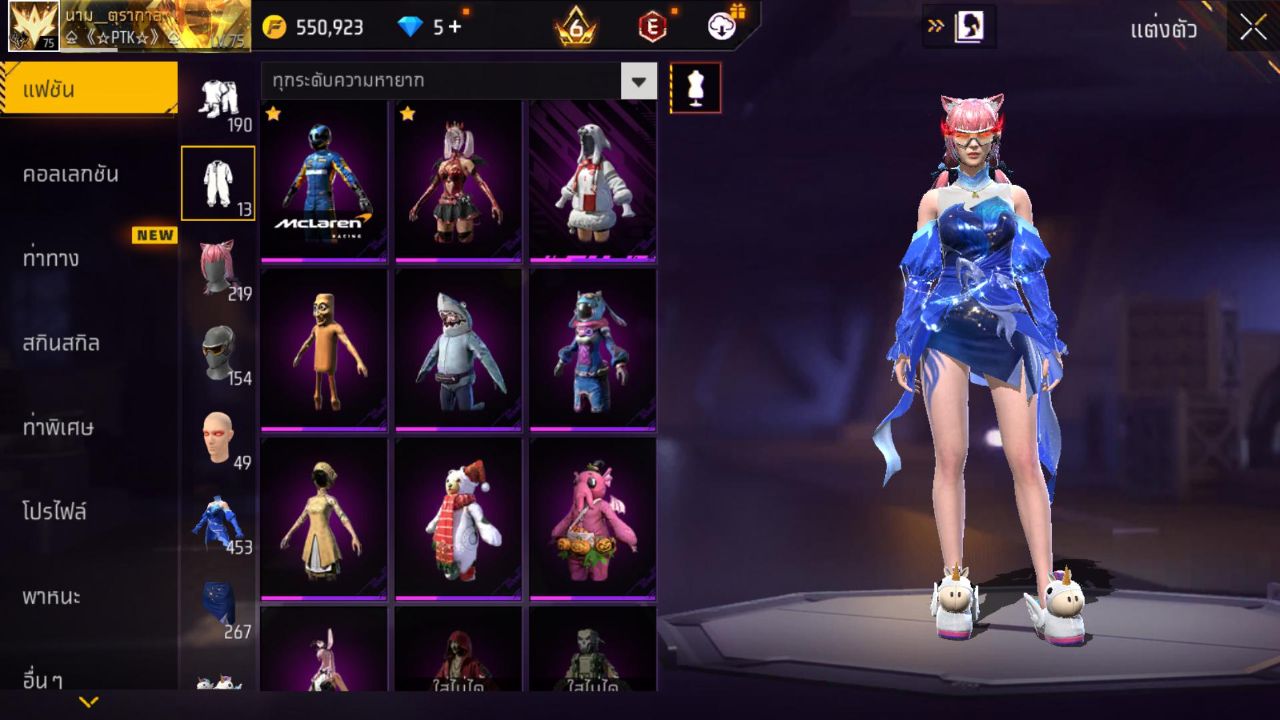Open the pink cat-ear hair category
Screen dimensions: 1280x720
(218, 268)
